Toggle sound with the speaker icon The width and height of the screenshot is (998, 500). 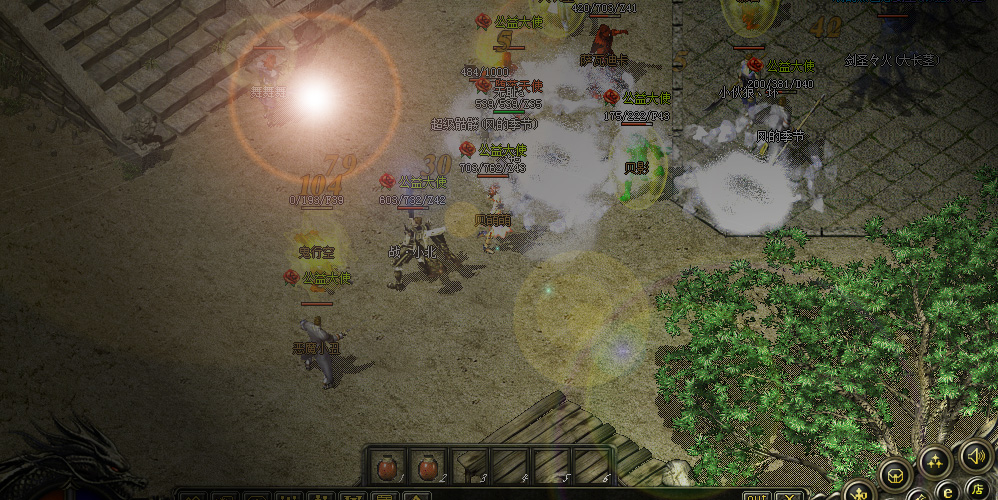tap(975, 455)
